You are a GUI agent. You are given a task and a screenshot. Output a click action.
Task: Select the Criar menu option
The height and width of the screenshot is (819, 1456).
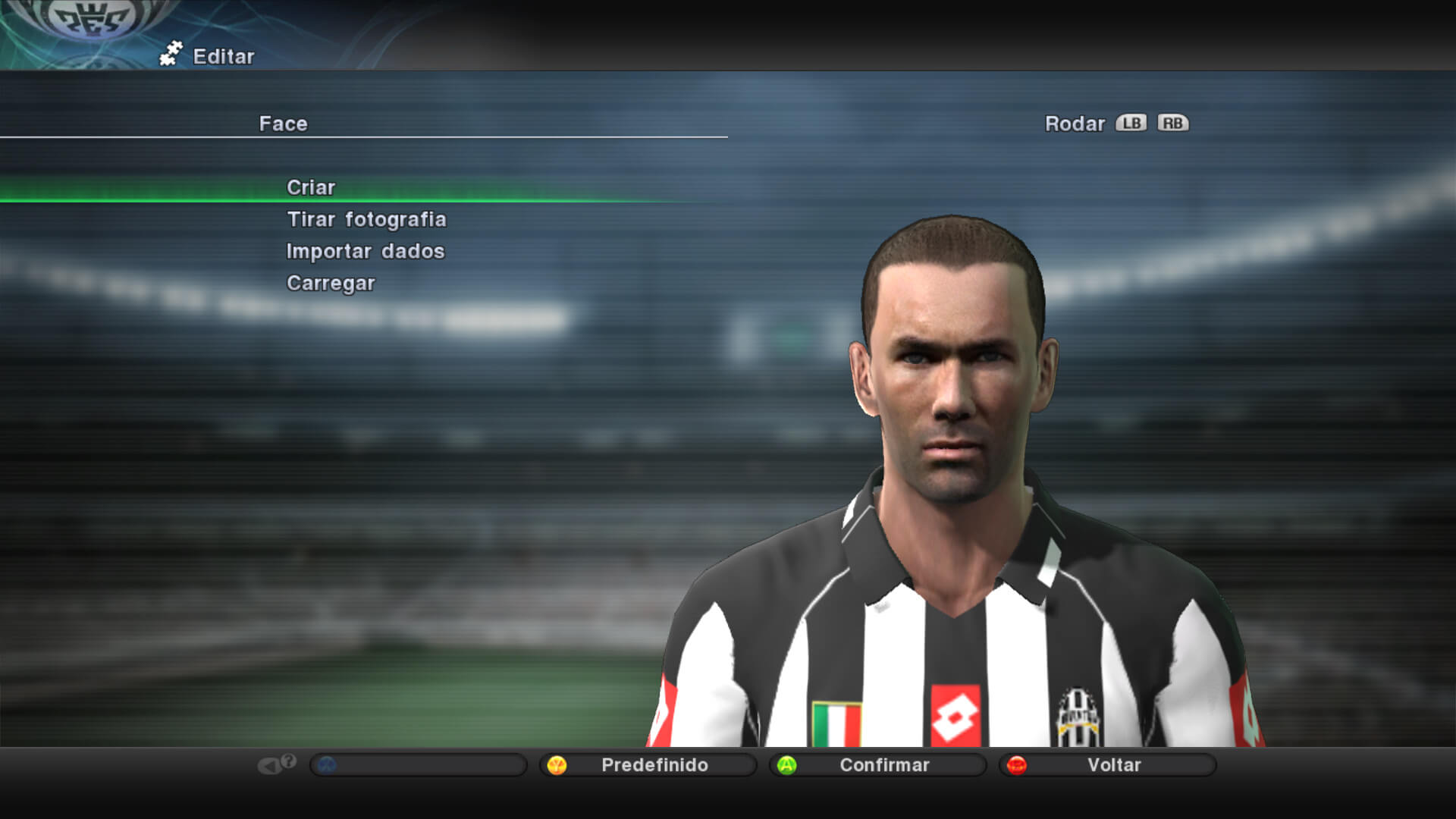[311, 187]
